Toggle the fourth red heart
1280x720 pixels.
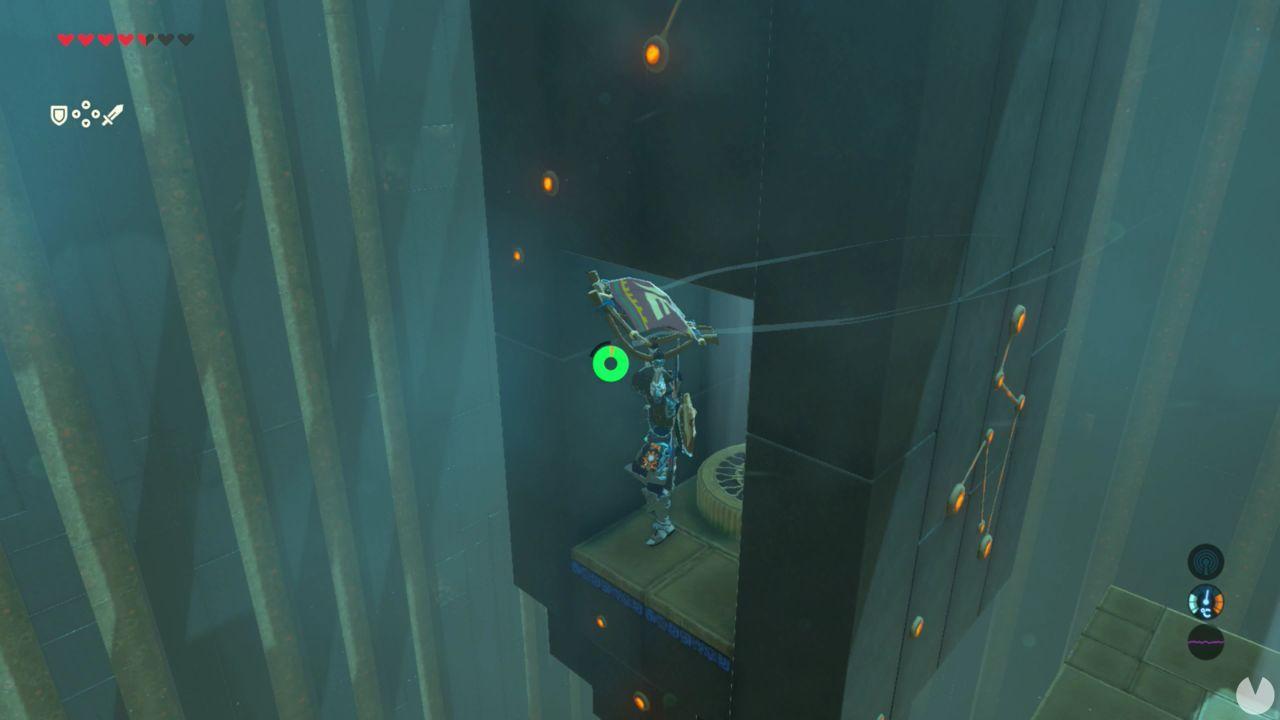(x=126, y=40)
